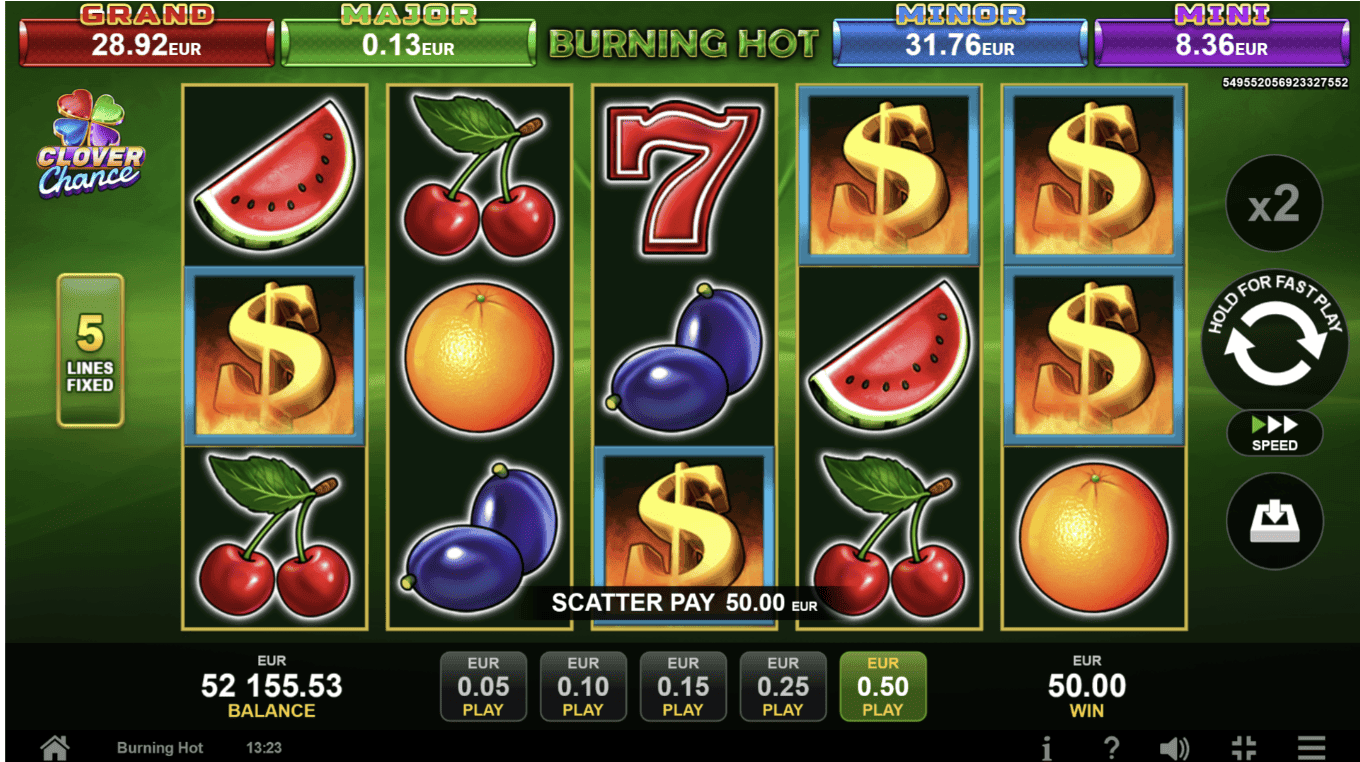Set the bet to EUR 0.25 PLAY
This screenshot has width=1360, height=762.
(783, 687)
